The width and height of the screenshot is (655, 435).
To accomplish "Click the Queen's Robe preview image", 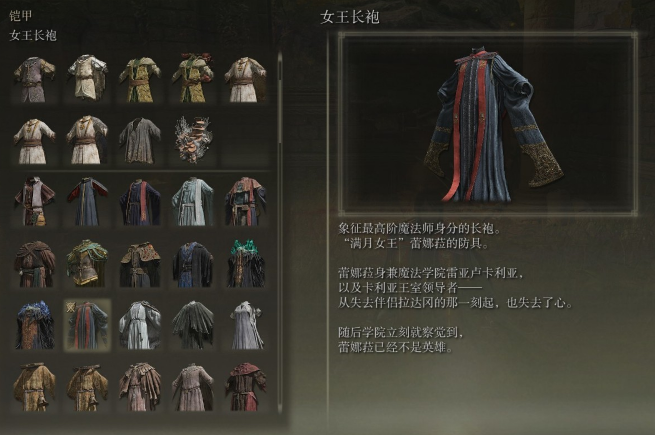I will coord(487,120).
